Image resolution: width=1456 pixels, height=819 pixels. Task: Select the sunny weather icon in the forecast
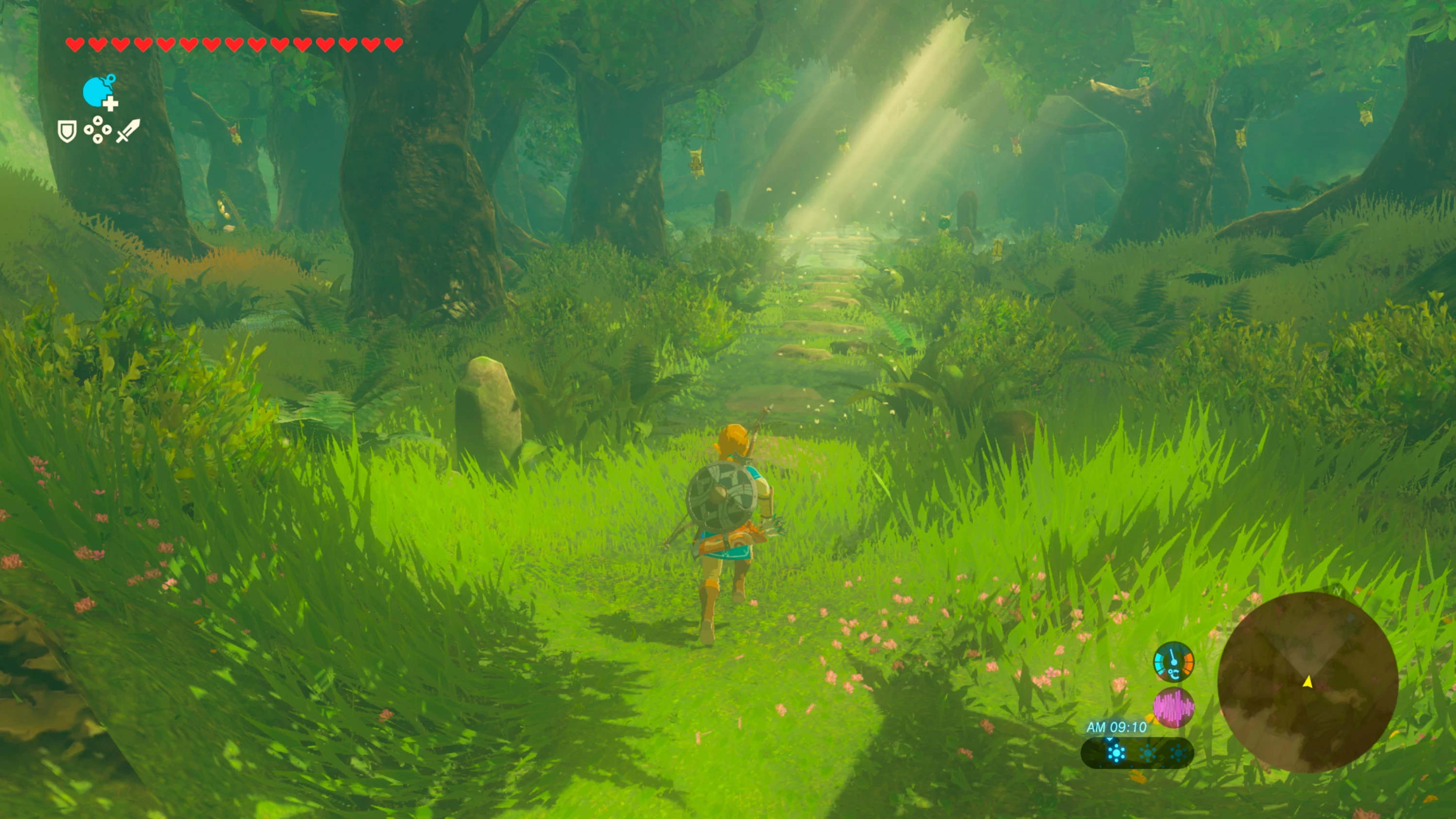pyautogui.click(x=1117, y=754)
